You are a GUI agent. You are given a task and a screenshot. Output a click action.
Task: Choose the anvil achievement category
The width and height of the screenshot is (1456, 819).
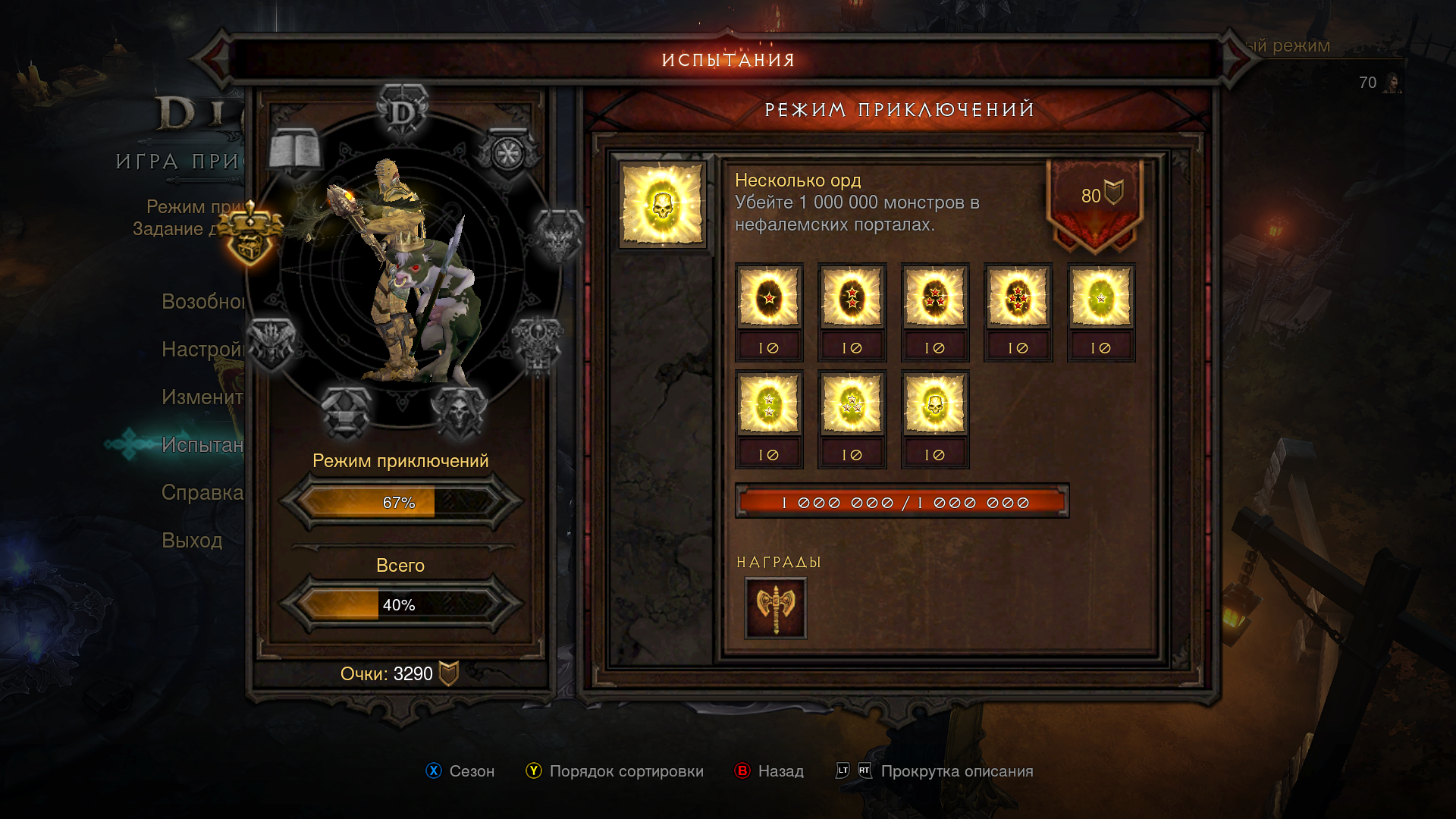(x=346, y=412)
